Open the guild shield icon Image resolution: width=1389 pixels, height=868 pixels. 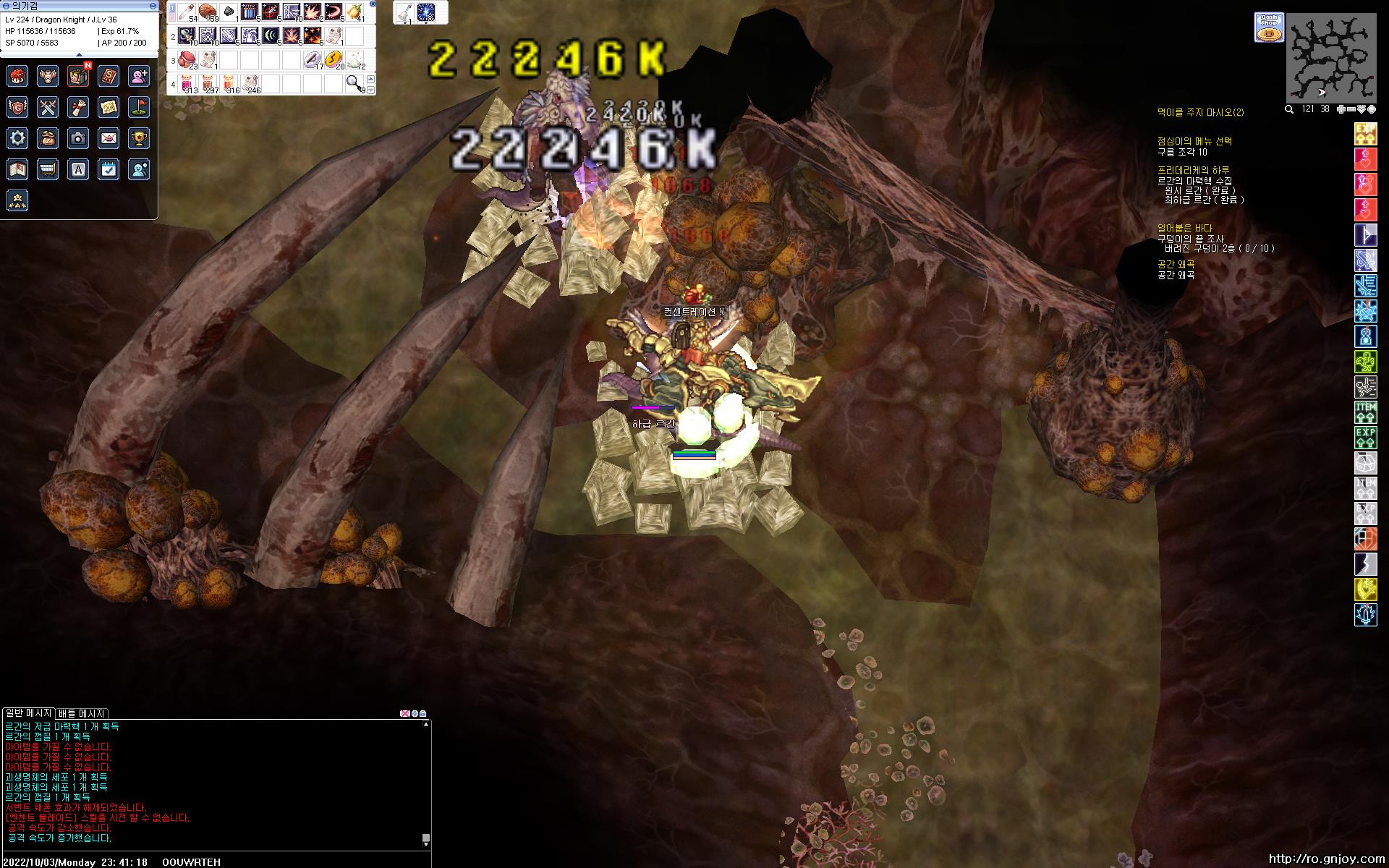pos(18,107)
